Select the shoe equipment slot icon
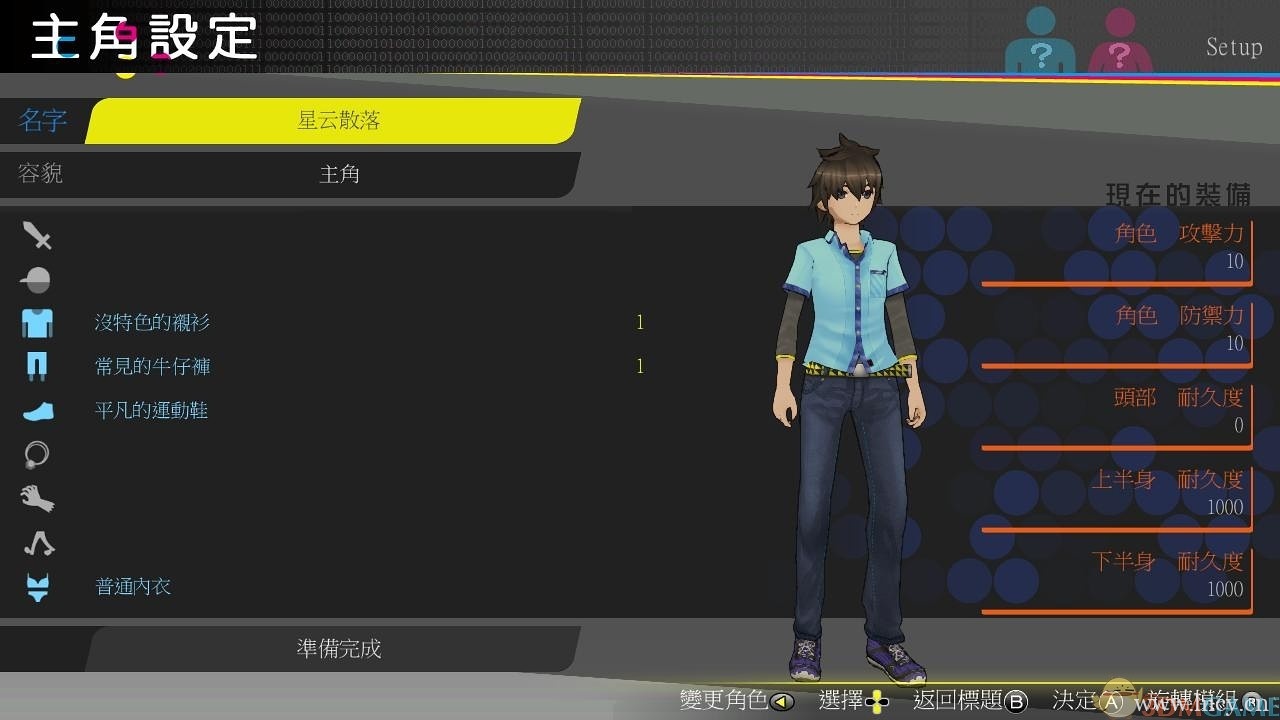This screenshot has height=720, width=1280. pos(37,410)
